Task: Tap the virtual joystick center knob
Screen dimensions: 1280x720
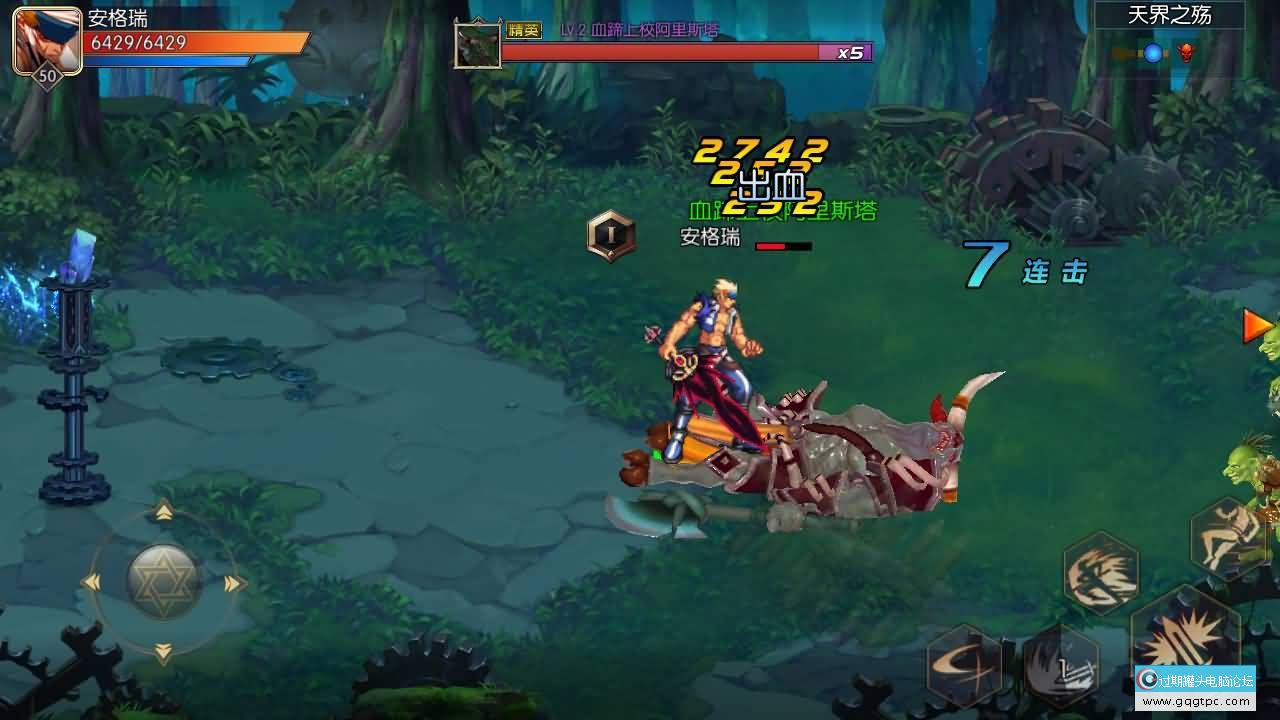Action: coord(164,580)
